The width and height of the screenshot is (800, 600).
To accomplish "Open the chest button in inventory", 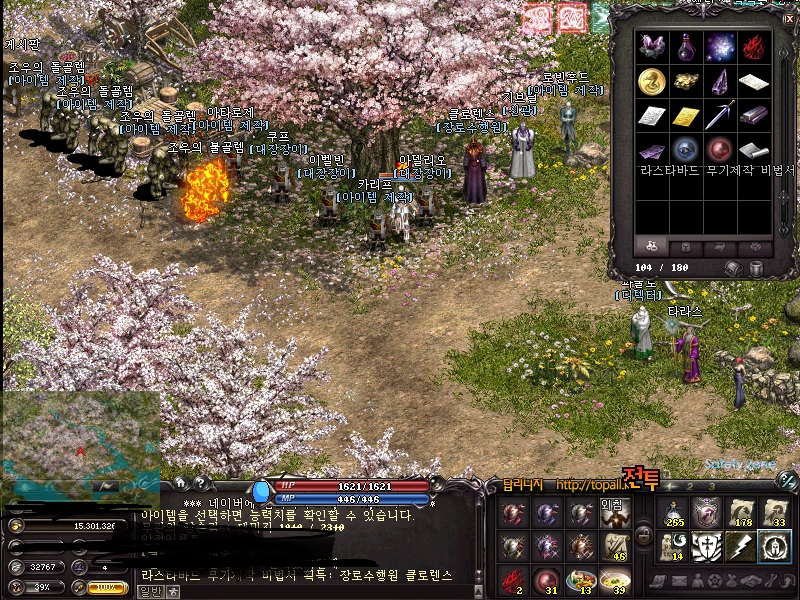I will (x=733, y=268).
